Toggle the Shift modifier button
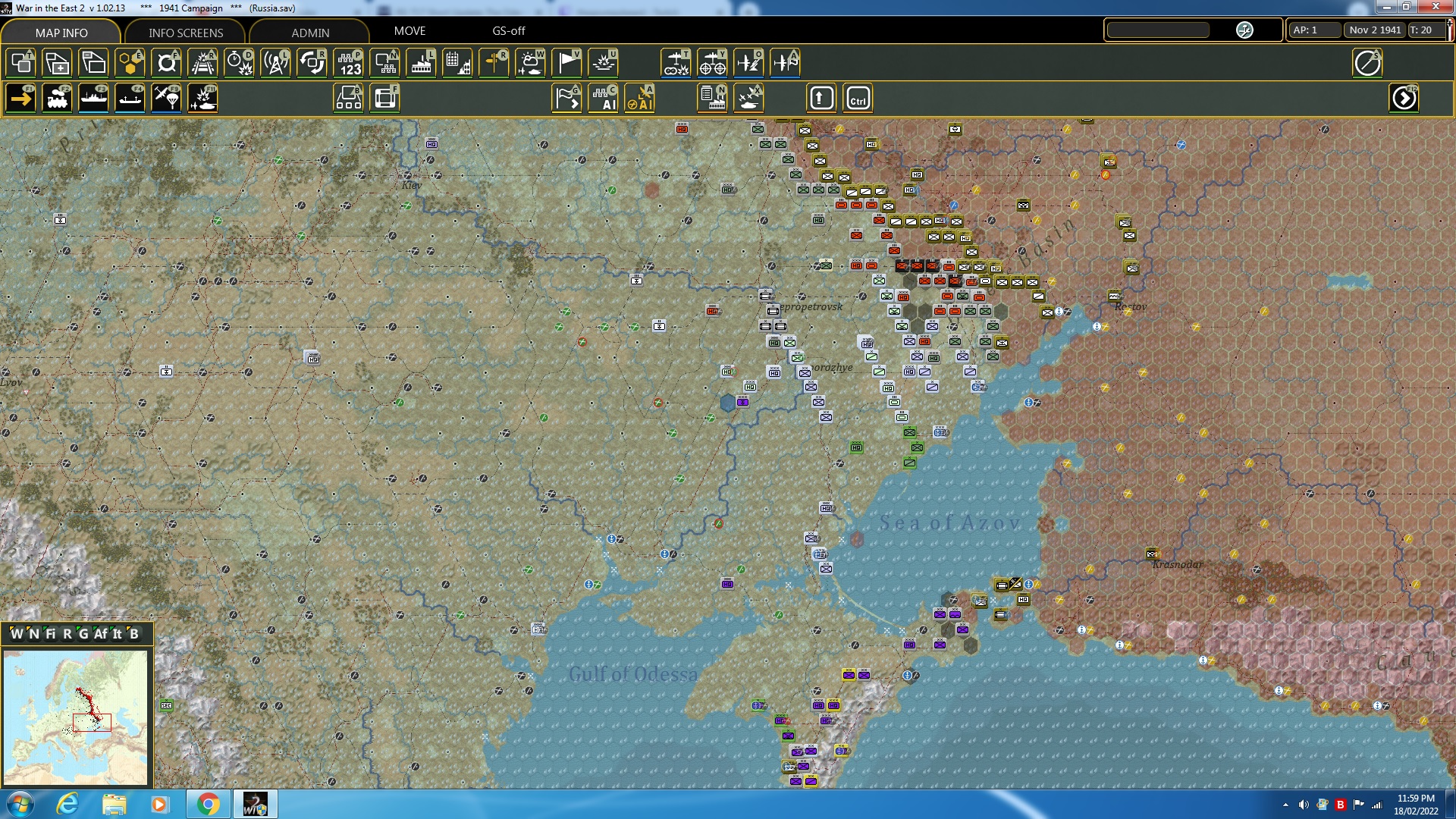The image size is (1456, 819). coord(821,98)
